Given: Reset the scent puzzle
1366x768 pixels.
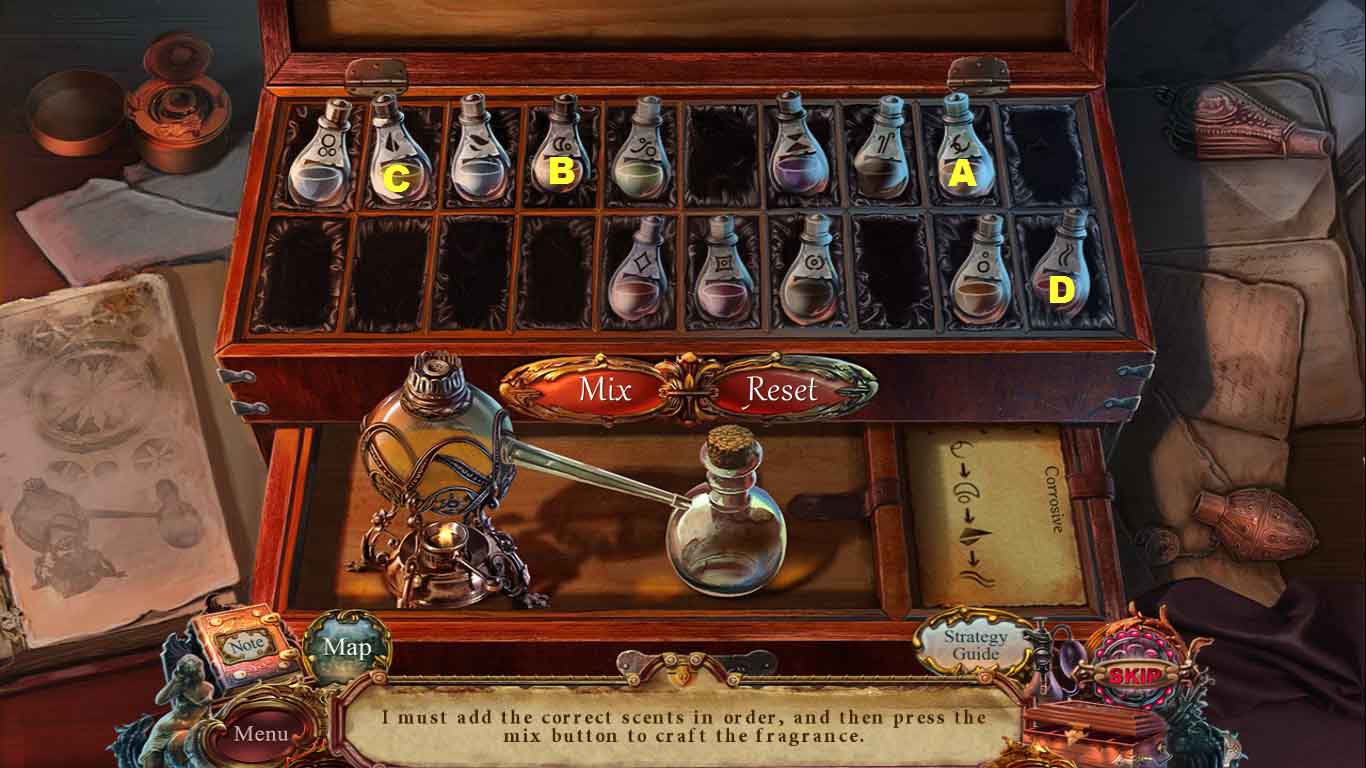Looking at the screenshot, I should click(x=781, y=389).
